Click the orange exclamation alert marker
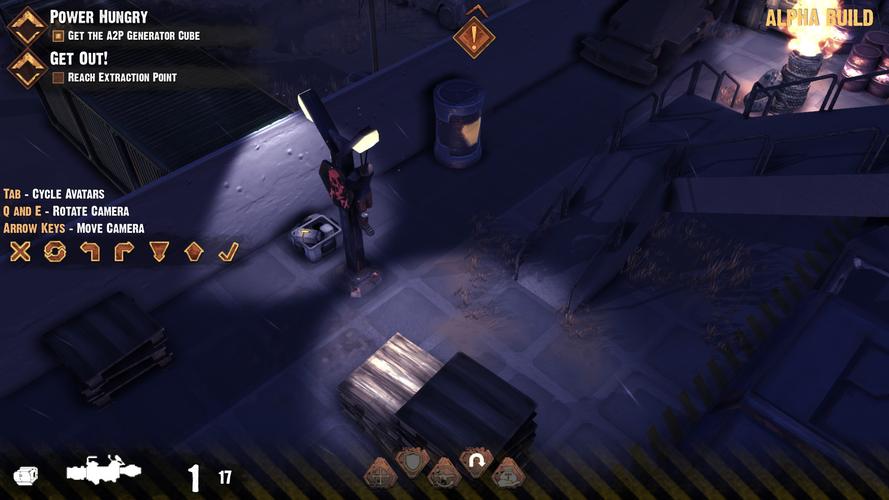 pyautogui.click(x=474, y=37)
